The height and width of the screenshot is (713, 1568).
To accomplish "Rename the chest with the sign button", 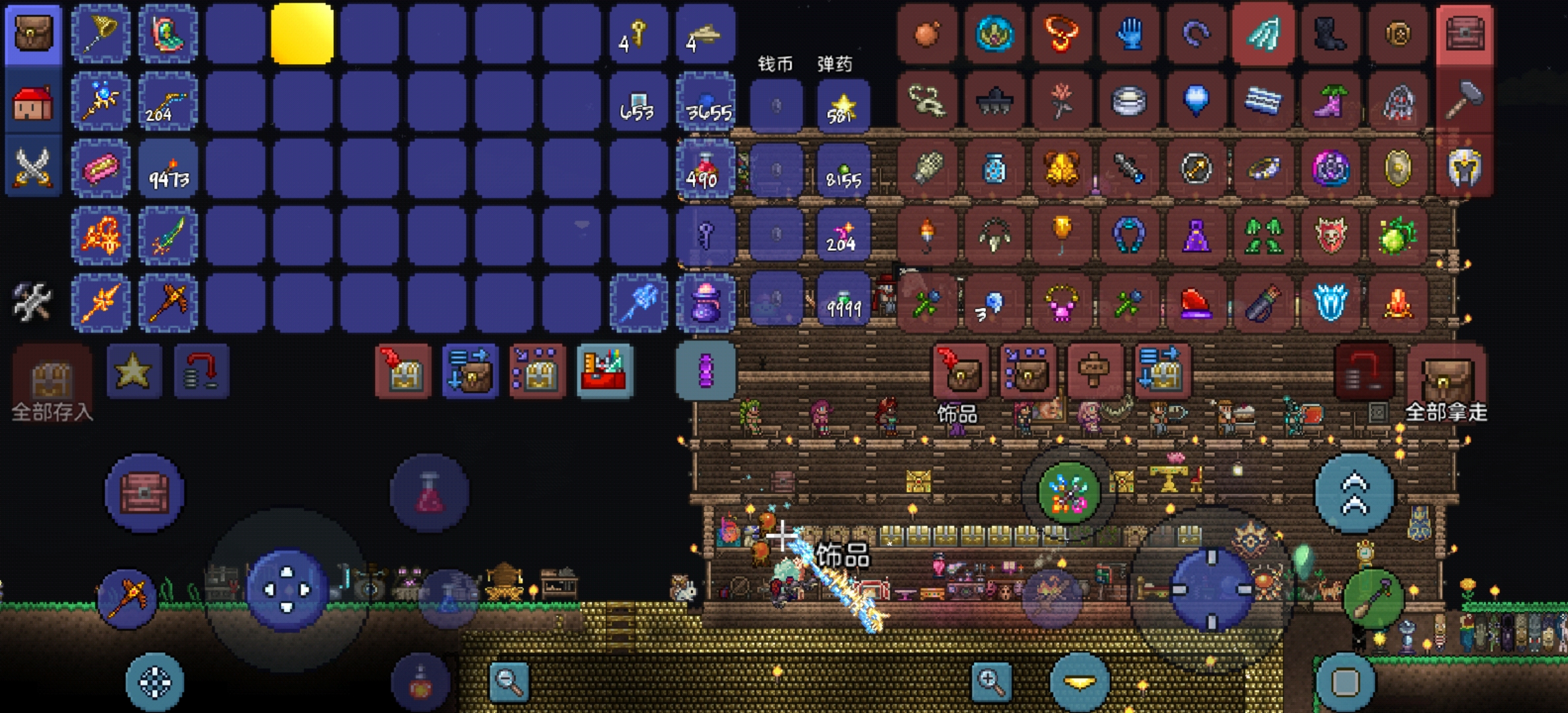I will tap(1094, 370).
